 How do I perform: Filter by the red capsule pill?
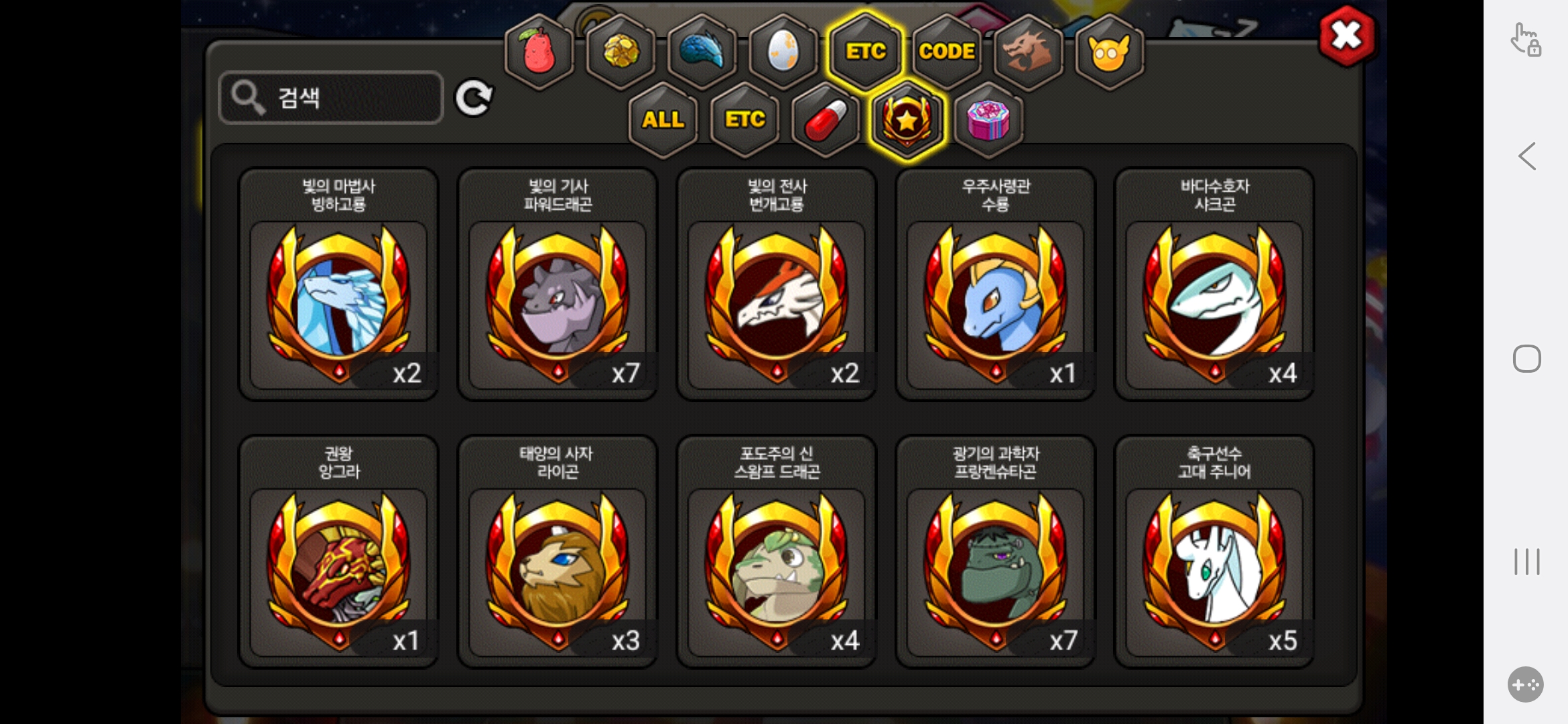click(x=826, y=120)
